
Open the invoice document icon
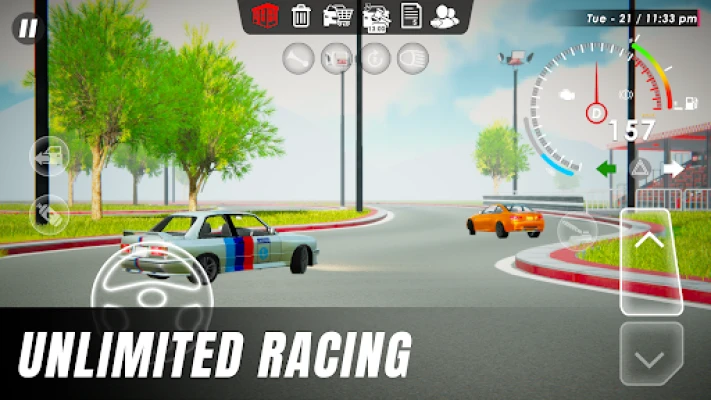tap(410, 15)
